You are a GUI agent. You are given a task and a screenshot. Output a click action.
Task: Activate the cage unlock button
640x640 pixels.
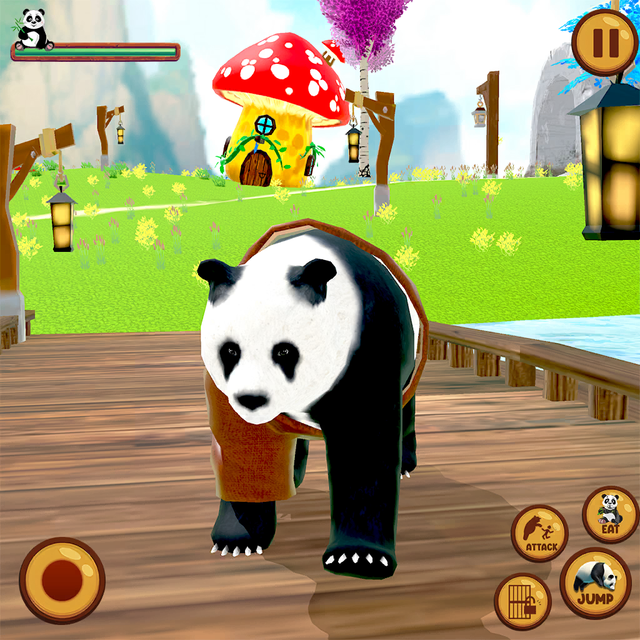pos(522,600)
